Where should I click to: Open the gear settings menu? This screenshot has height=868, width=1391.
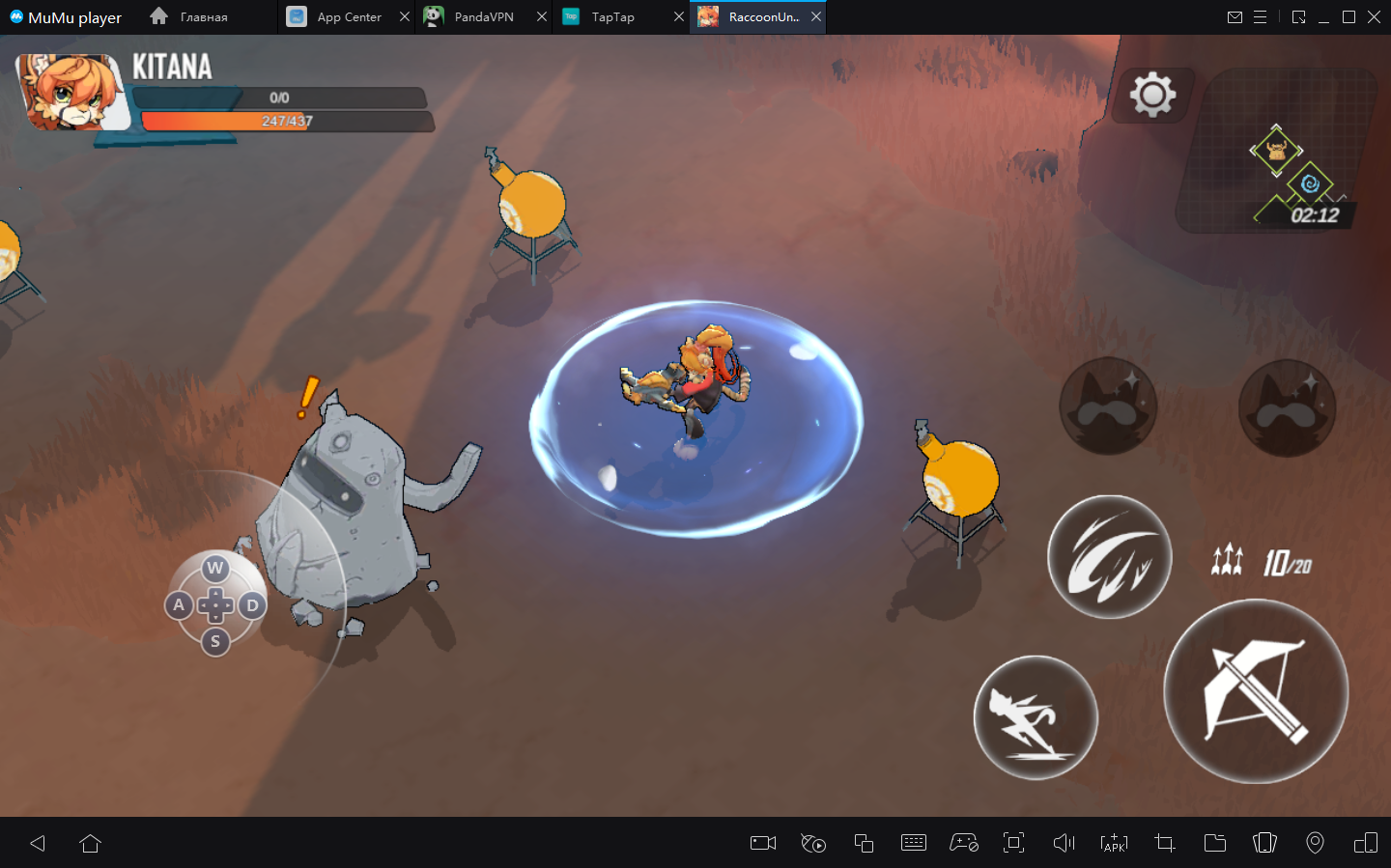[x=1152, y=95]
